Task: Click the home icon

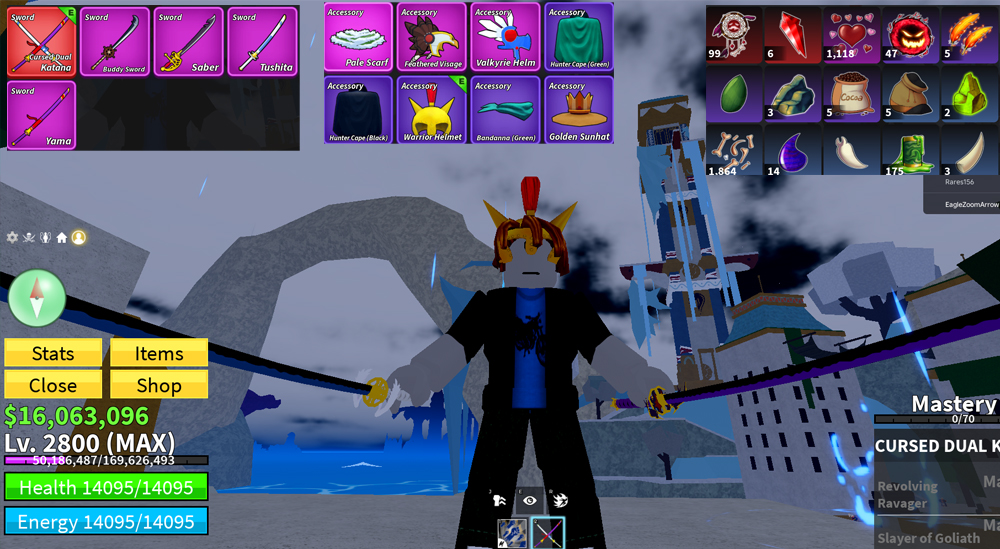Action: point(61,237)
